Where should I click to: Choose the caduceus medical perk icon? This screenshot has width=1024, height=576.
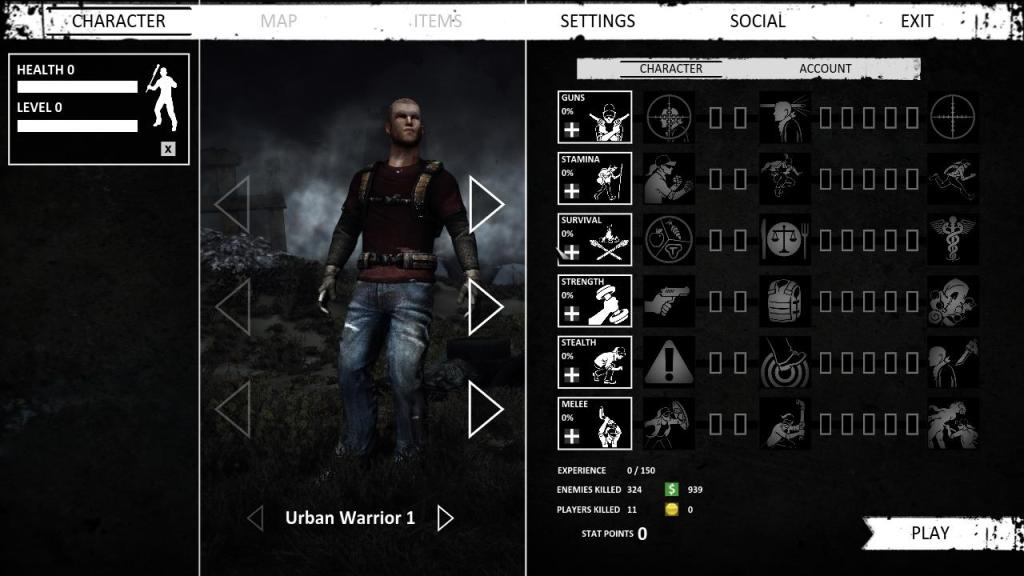coord(953,240)
